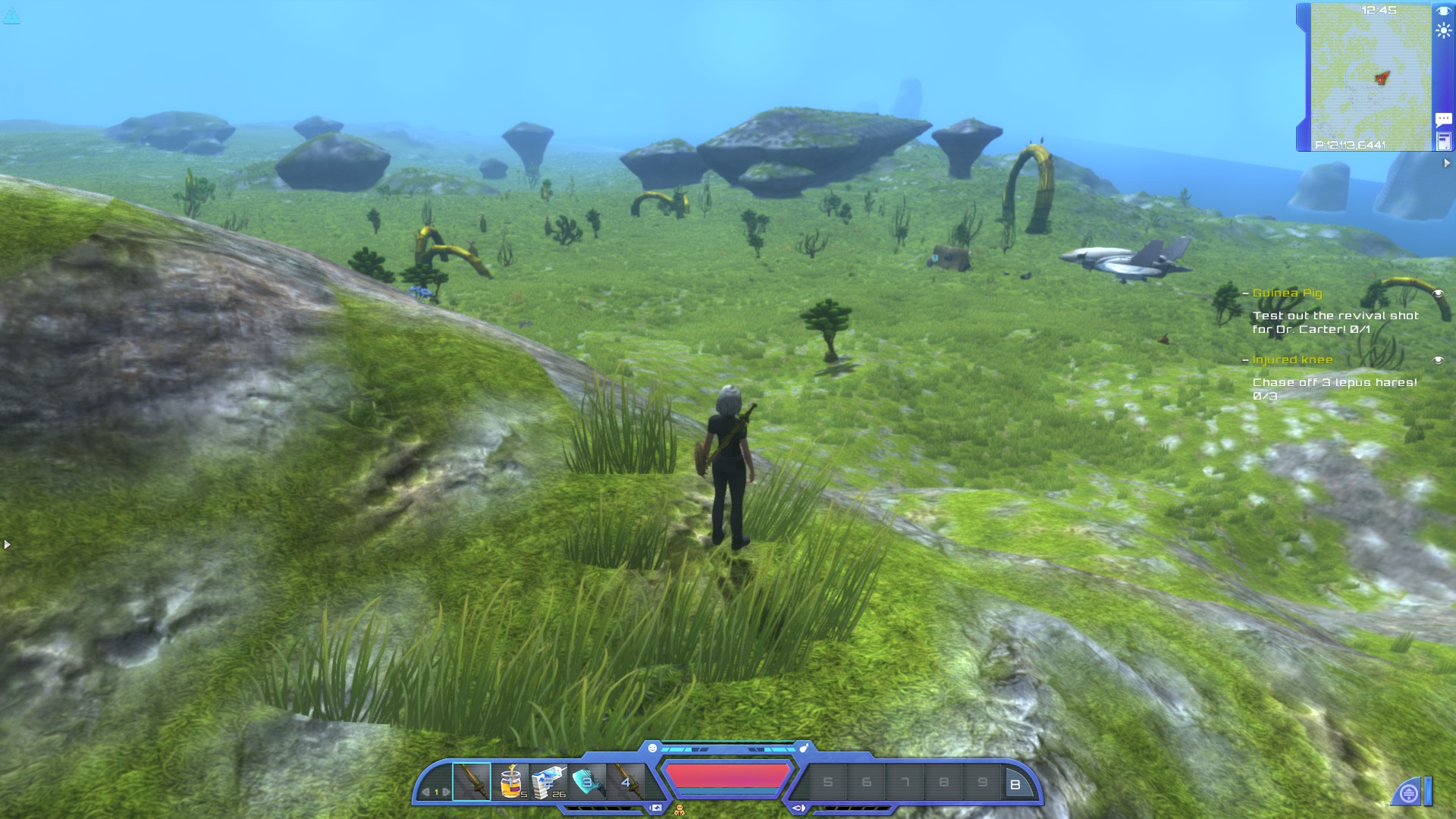Expand the arrow panel below the minimap
The width and height of the screenshot is (1456, 819).
[x=1447, y=162]
